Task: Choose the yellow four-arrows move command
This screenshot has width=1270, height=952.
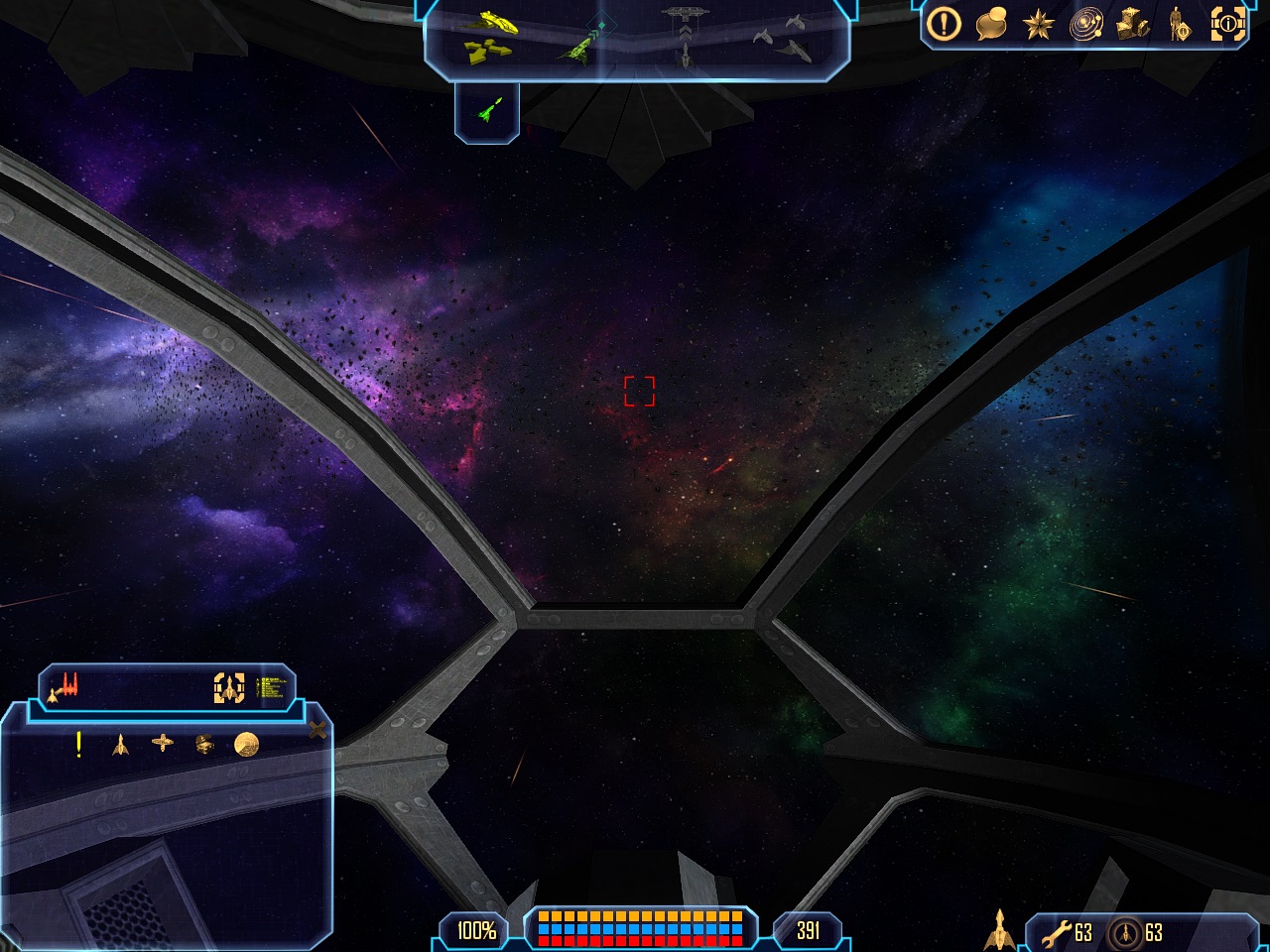Action: point(488,51)
